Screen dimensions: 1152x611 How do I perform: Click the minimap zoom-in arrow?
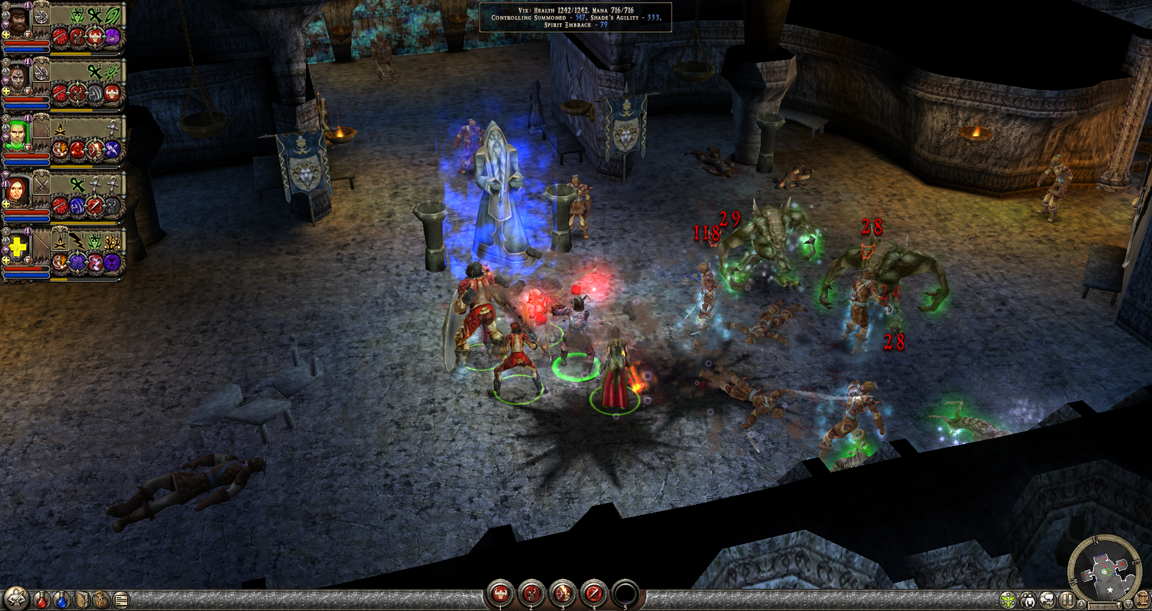1082,603
